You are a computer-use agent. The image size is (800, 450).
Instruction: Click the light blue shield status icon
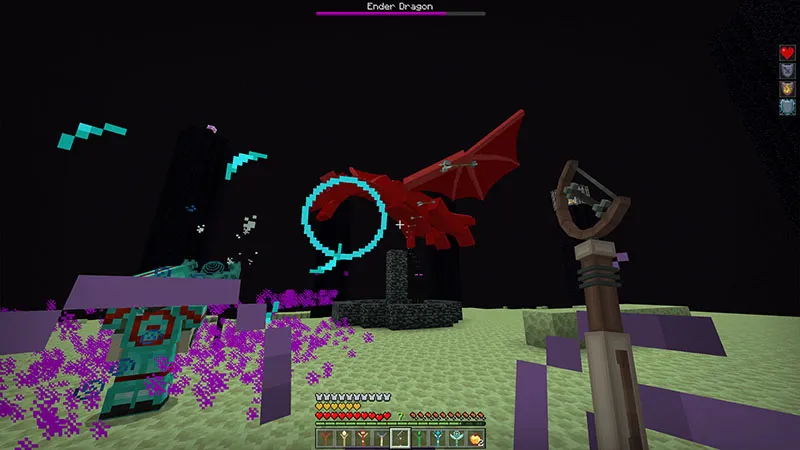787,106
